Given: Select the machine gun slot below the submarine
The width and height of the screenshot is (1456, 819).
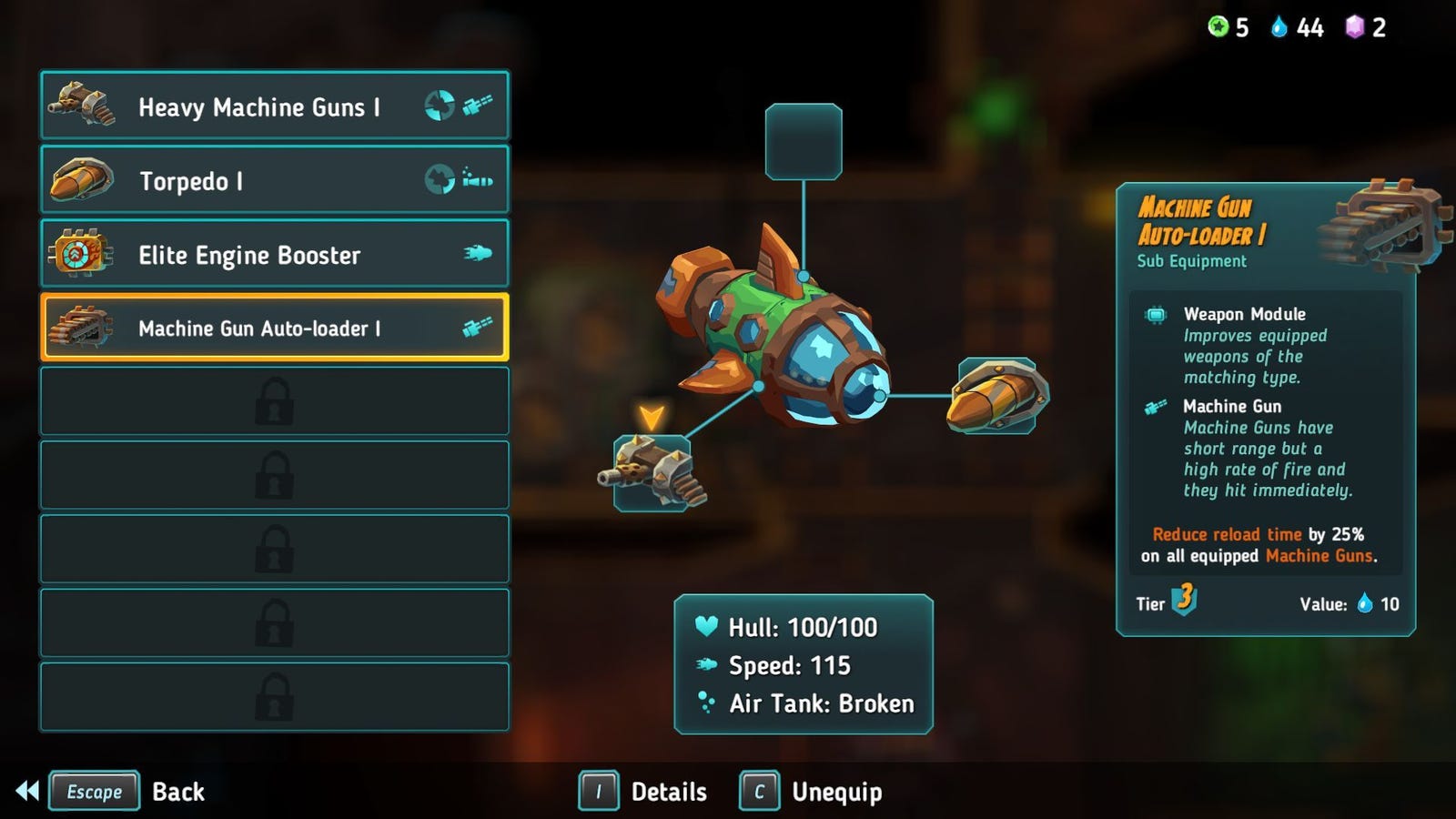Looking at the screenshot, I should tap(652, 473).
